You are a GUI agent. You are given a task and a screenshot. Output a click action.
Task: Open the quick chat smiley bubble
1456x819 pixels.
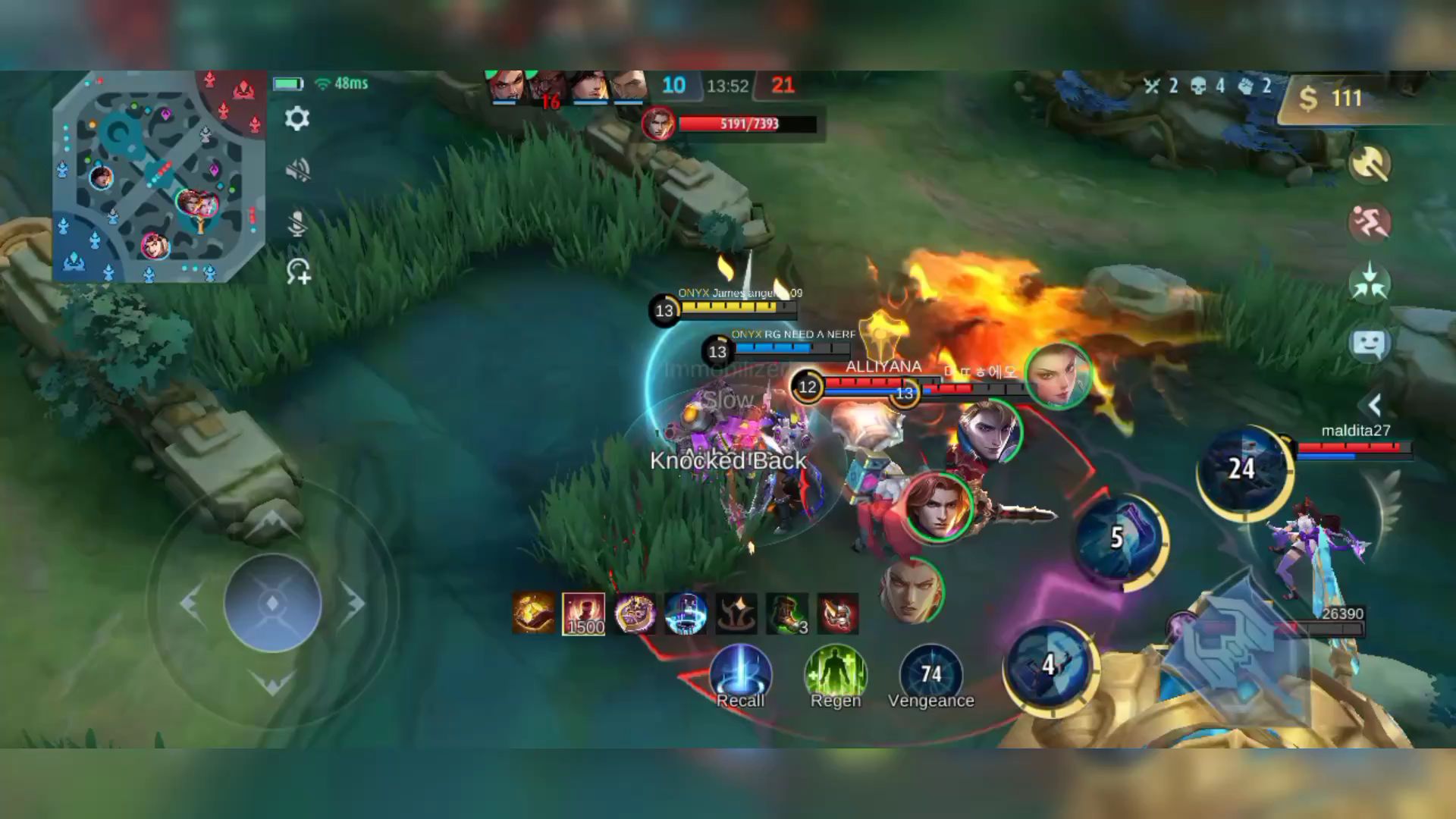click(1370, 344)
